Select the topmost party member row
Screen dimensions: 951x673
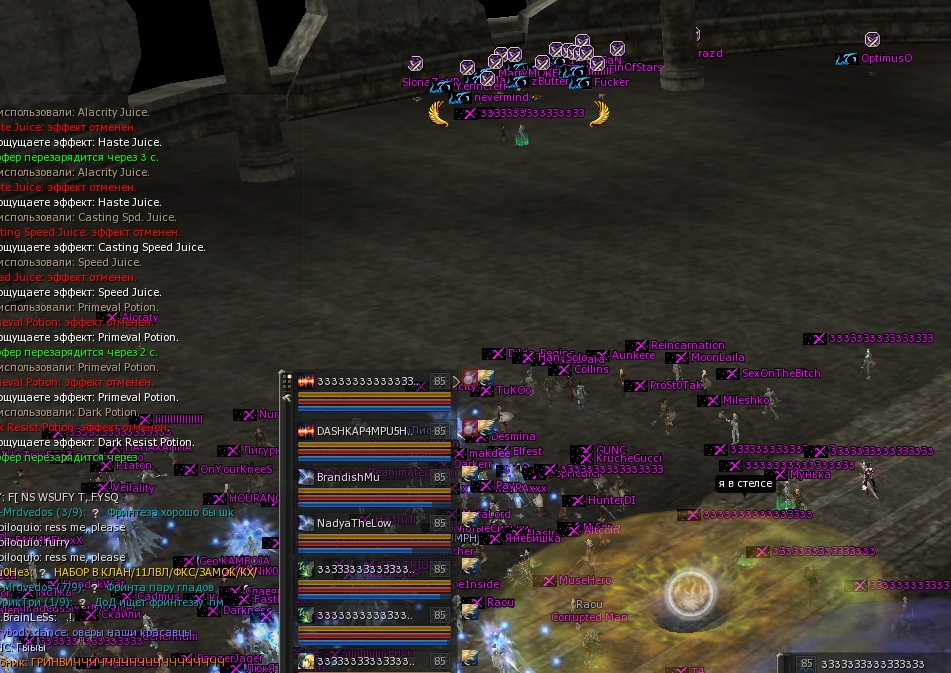coord(365,381)
